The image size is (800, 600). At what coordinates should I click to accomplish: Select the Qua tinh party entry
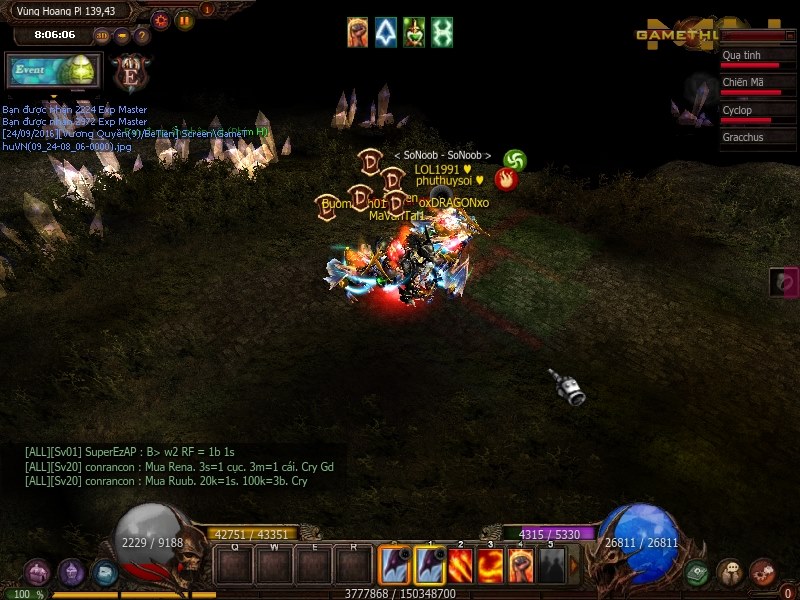[x=758, y=59]
